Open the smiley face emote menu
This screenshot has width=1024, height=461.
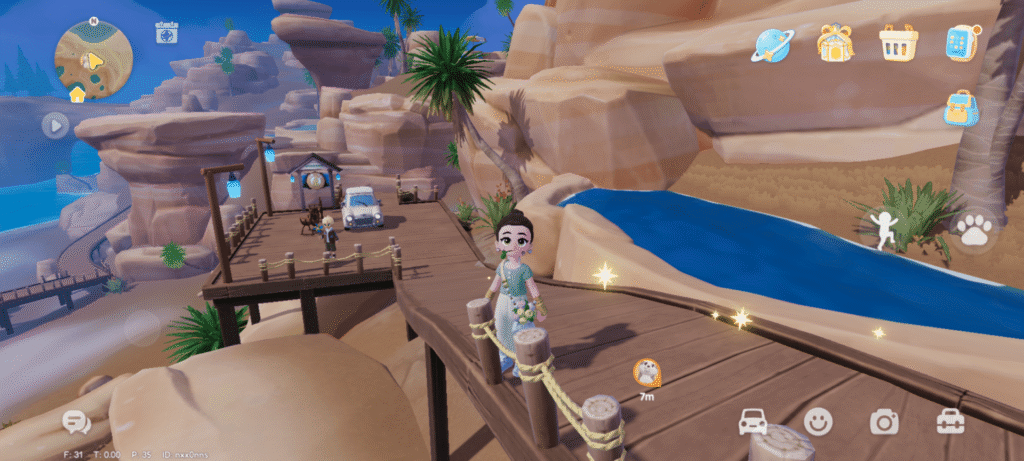tap(818, 422)
